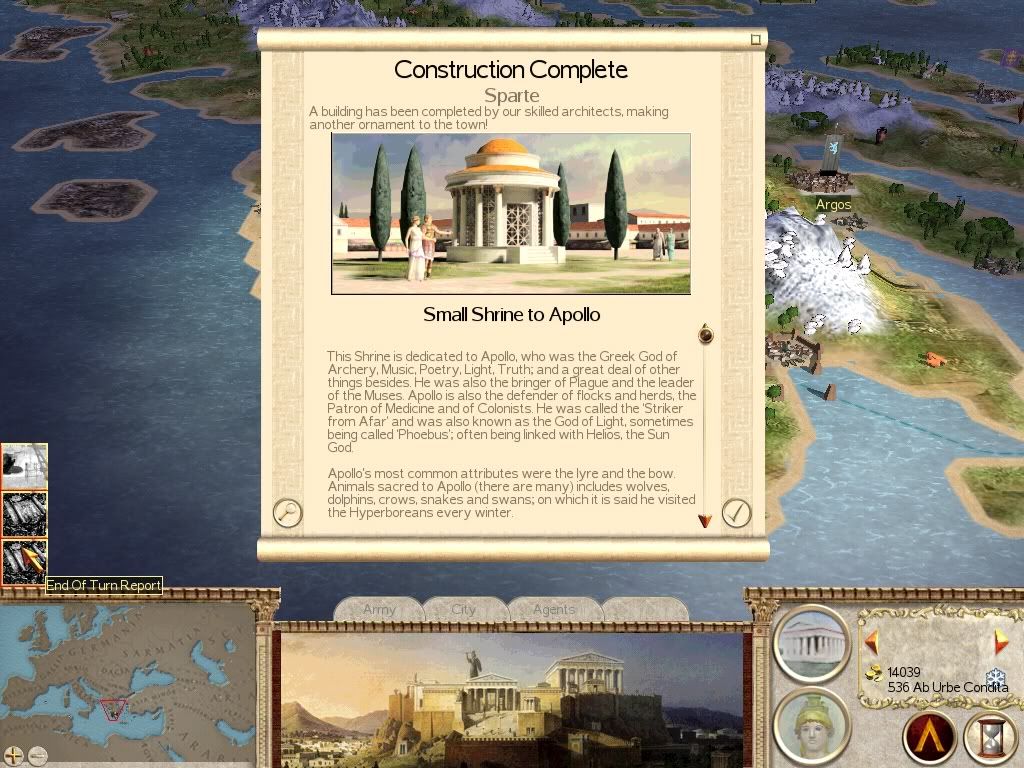Confirm the scroll with the checkmark button
Image resolution: width=1024 pixels, height=768 pixels.
(x=736, y=513)
